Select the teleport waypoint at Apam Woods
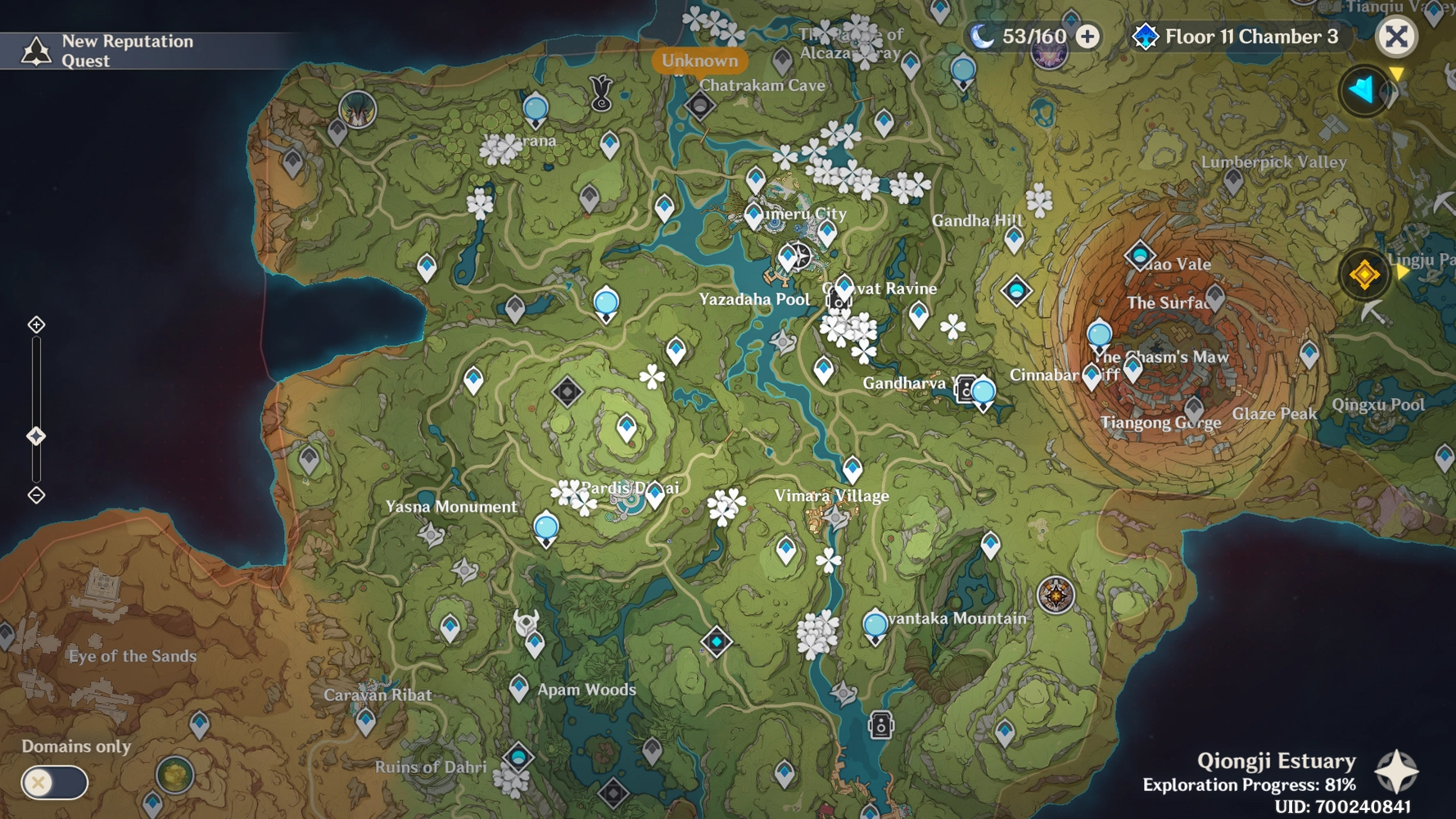Screen dimensions: 1456x819 (518, 687)
